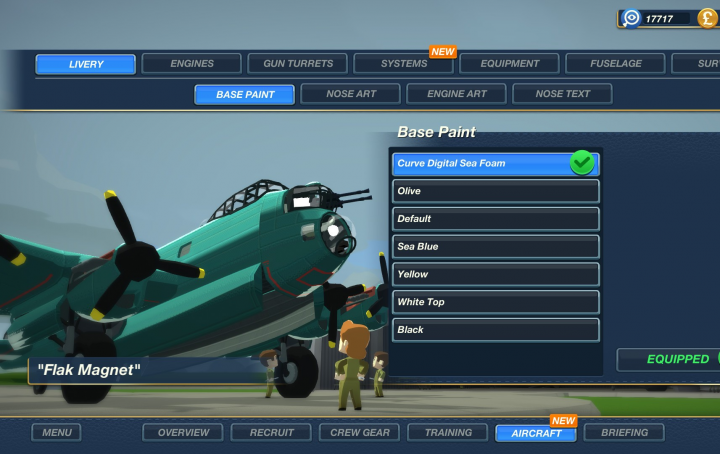Viewport: 720px width, 454px height.
Task: Choose the White Top paint
Action: pyautogui.click(x=496, y=302)
